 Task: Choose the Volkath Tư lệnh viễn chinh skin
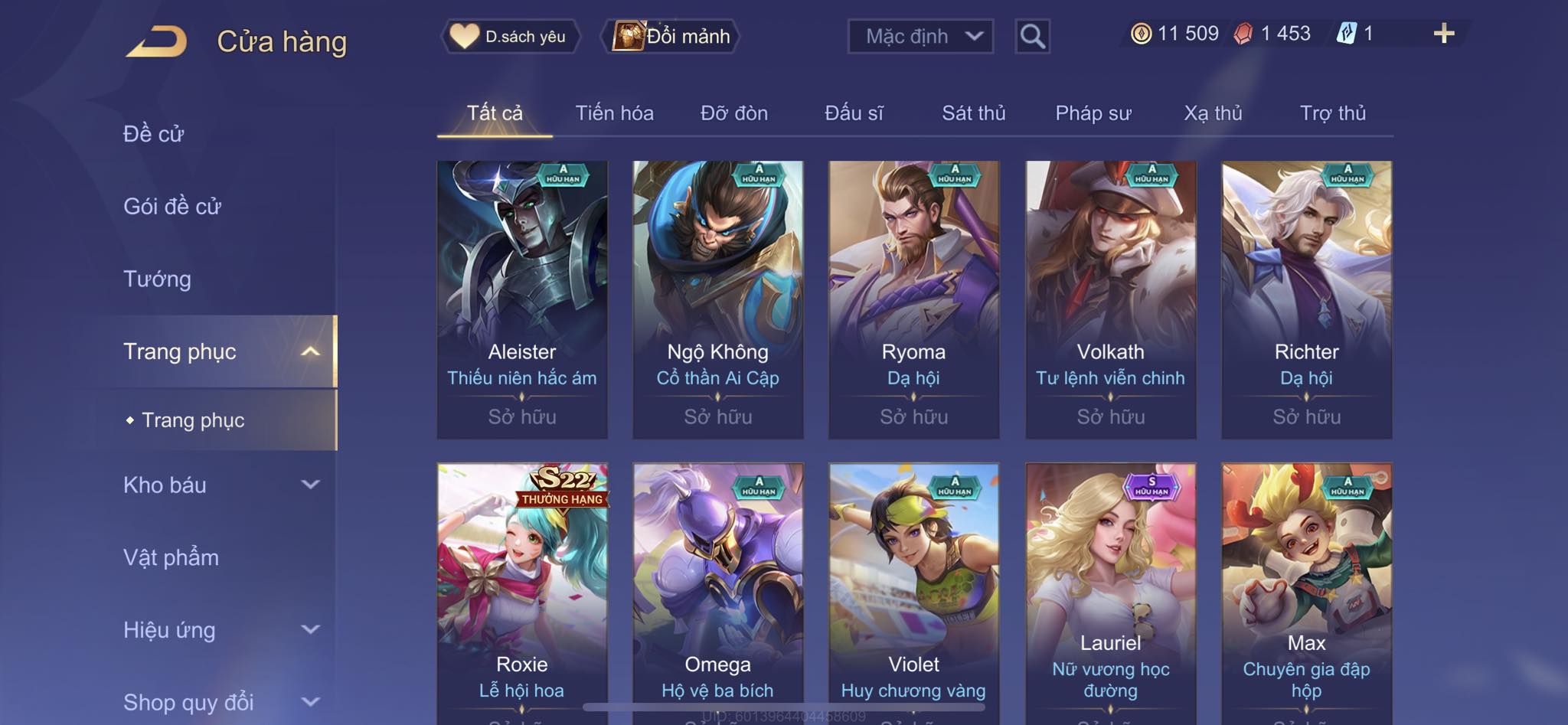pyautogui.click(x=1110, y=299)
